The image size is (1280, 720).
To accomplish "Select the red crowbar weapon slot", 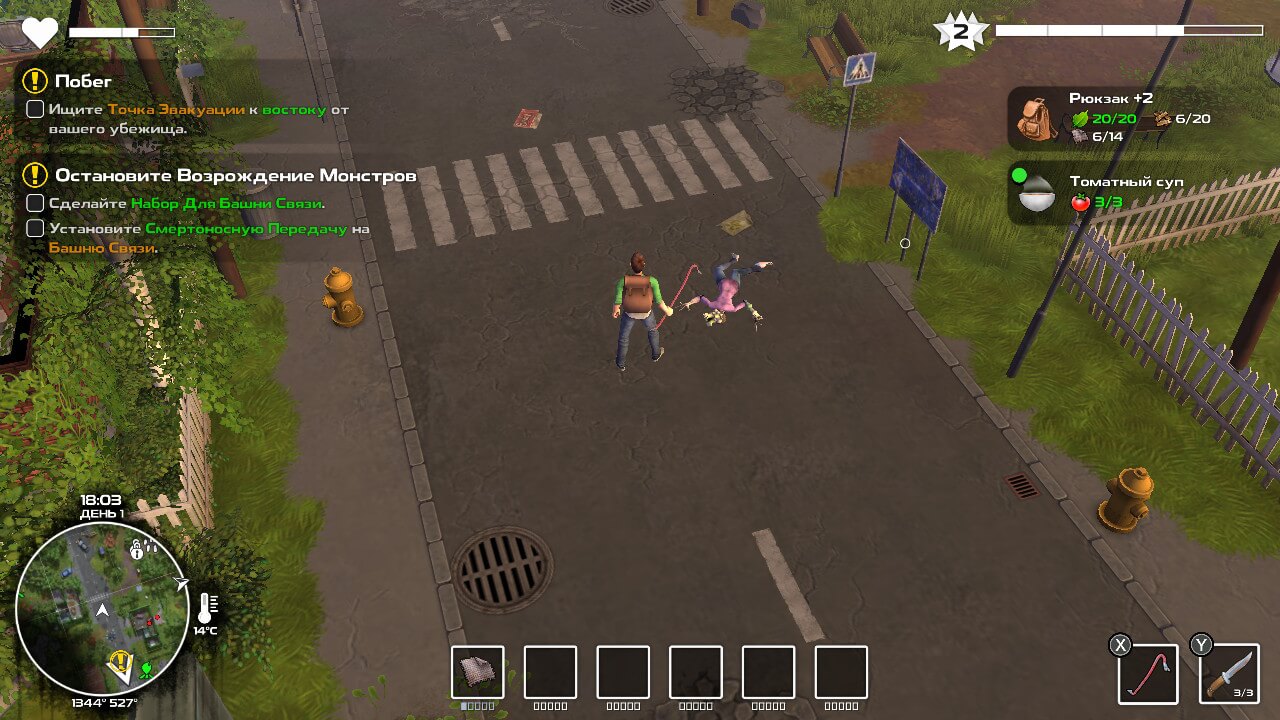I will point(1148,673).
